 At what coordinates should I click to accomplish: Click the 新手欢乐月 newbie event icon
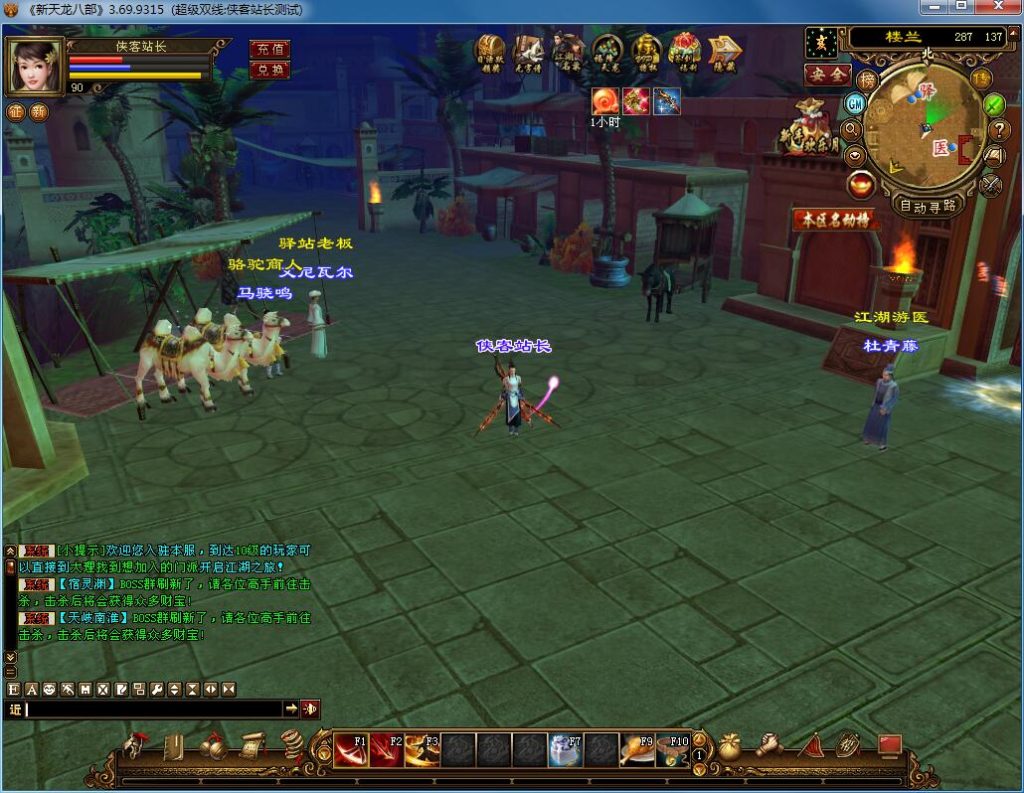pos(810,128)
